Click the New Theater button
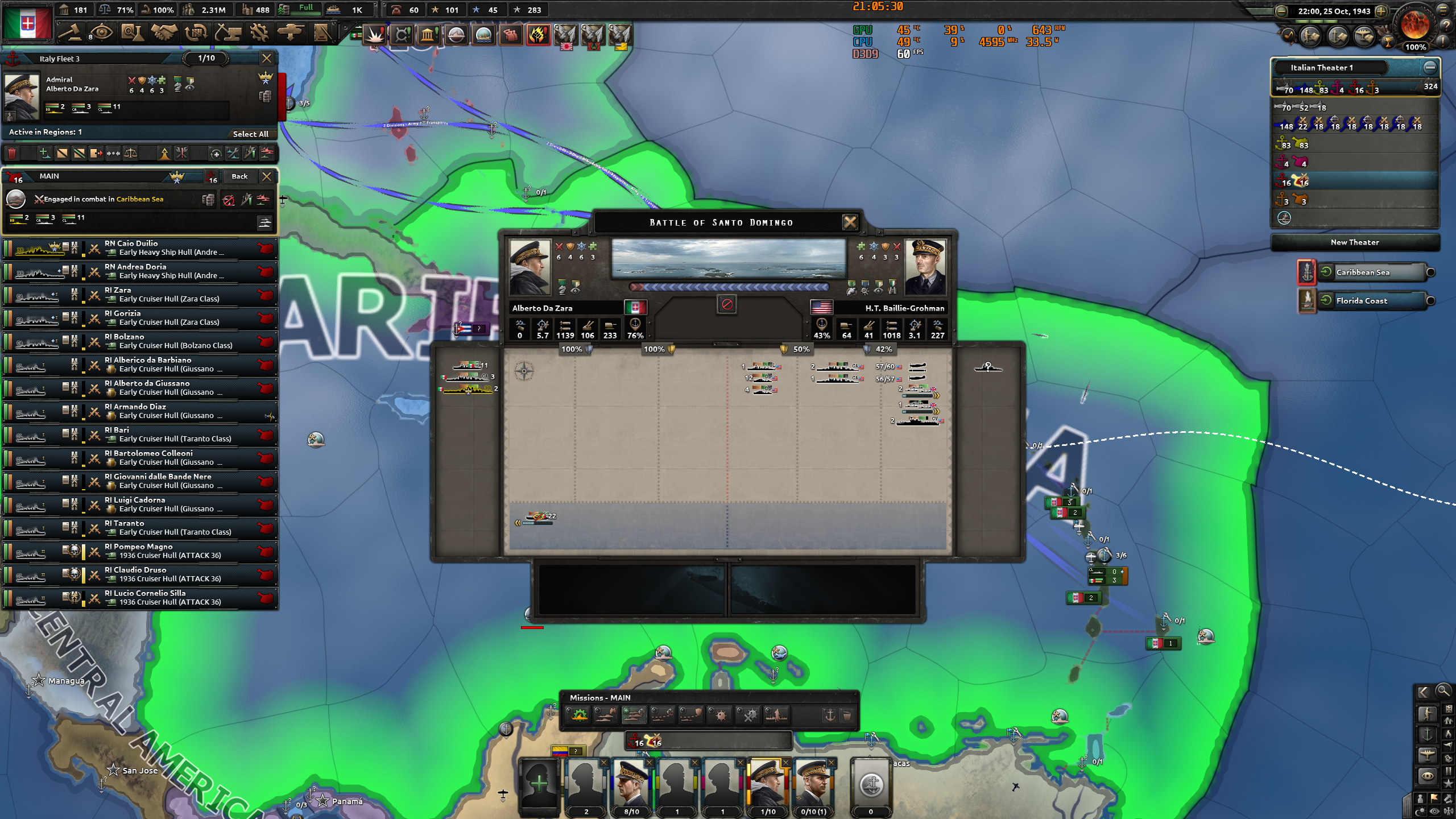Viewport: 1456px width, 819px height. click(x=1355, y=242)
